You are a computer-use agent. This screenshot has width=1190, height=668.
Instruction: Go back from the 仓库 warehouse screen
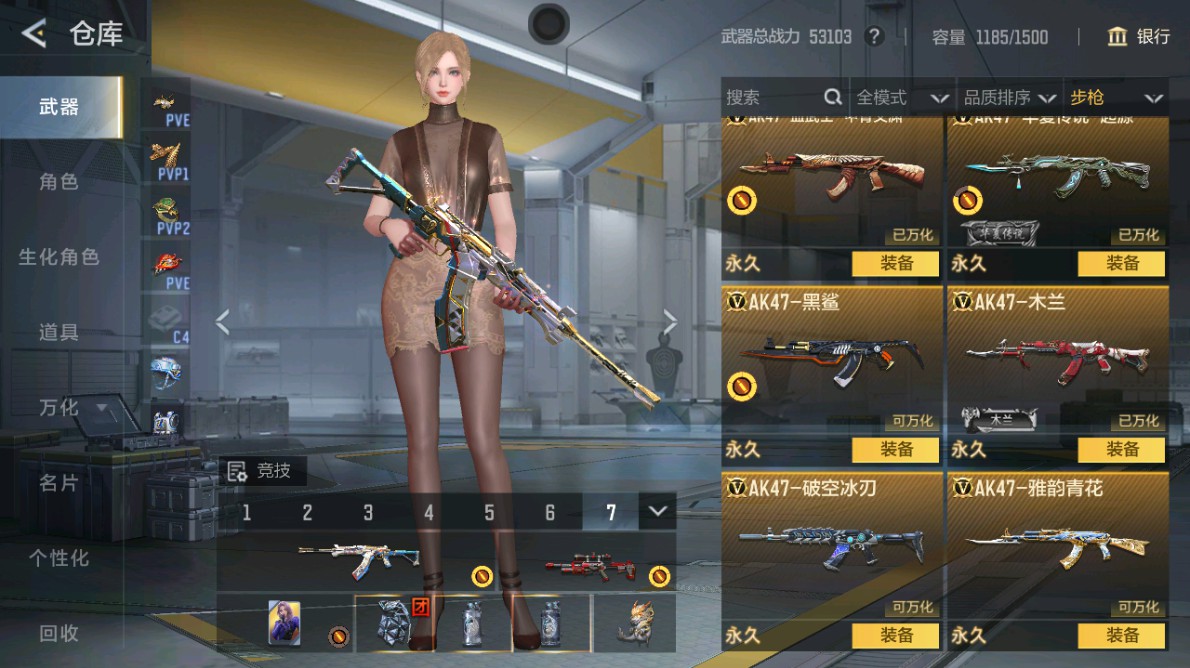pos(34,35)
